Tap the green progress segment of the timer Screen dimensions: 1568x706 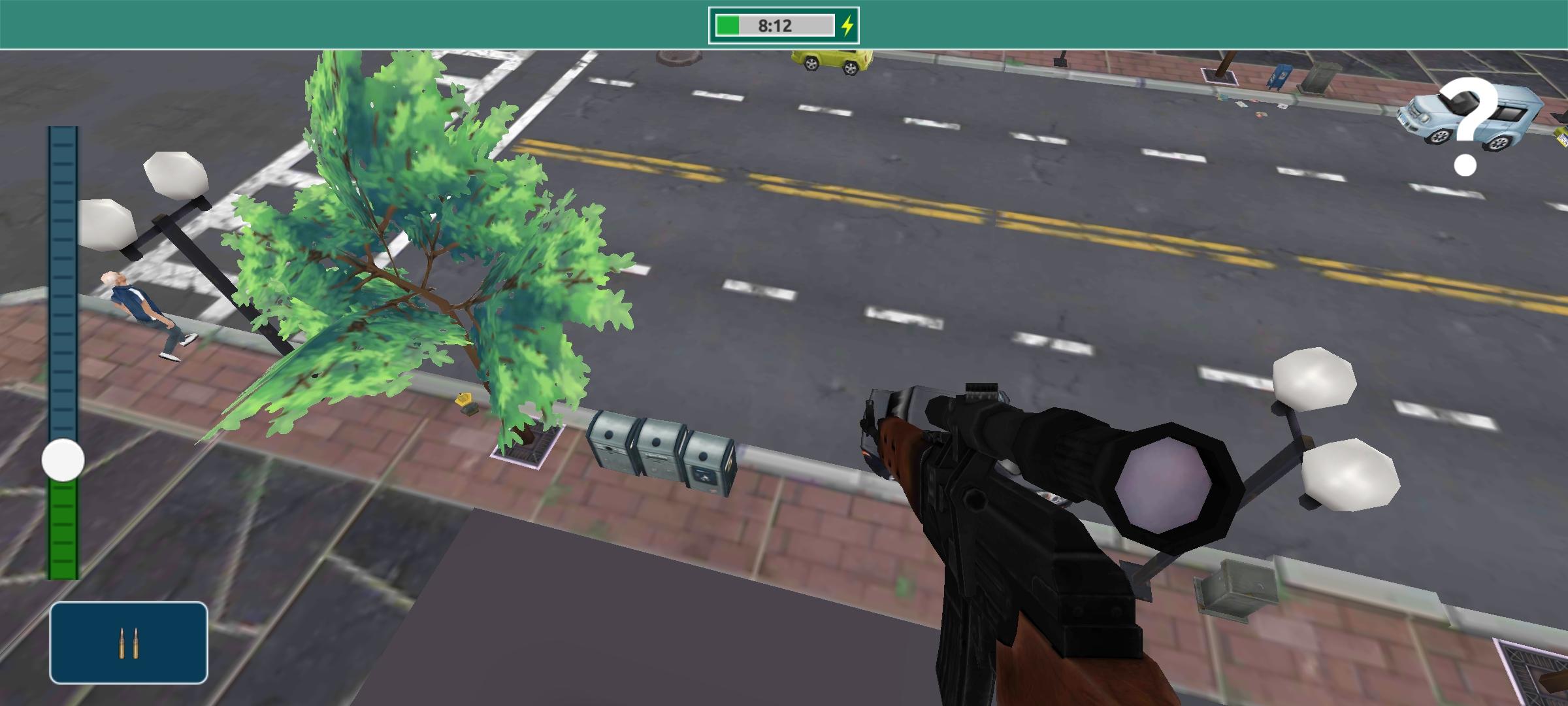pyautogui.click(x=727, y=25)
